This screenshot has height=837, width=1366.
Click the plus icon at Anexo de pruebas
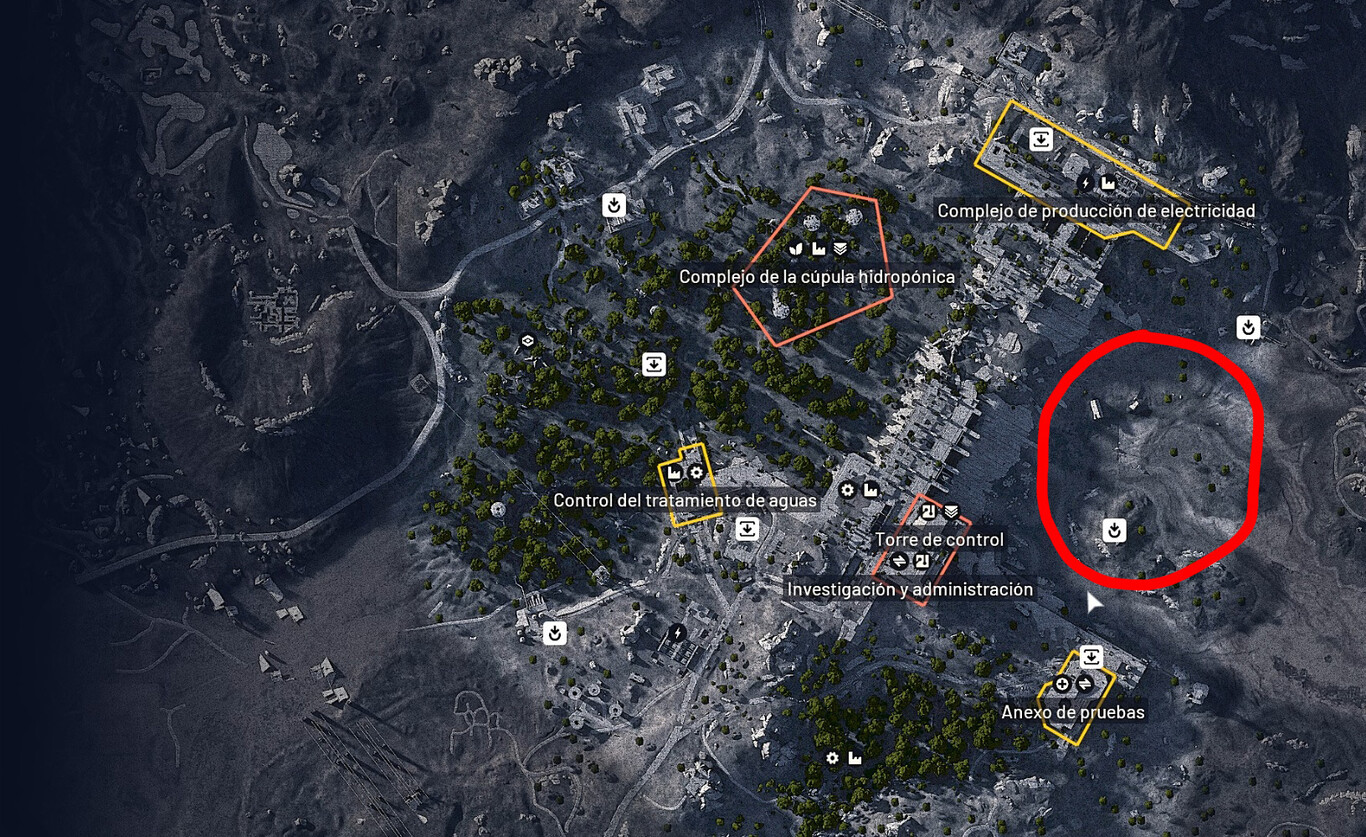(x=1060, y=683)
